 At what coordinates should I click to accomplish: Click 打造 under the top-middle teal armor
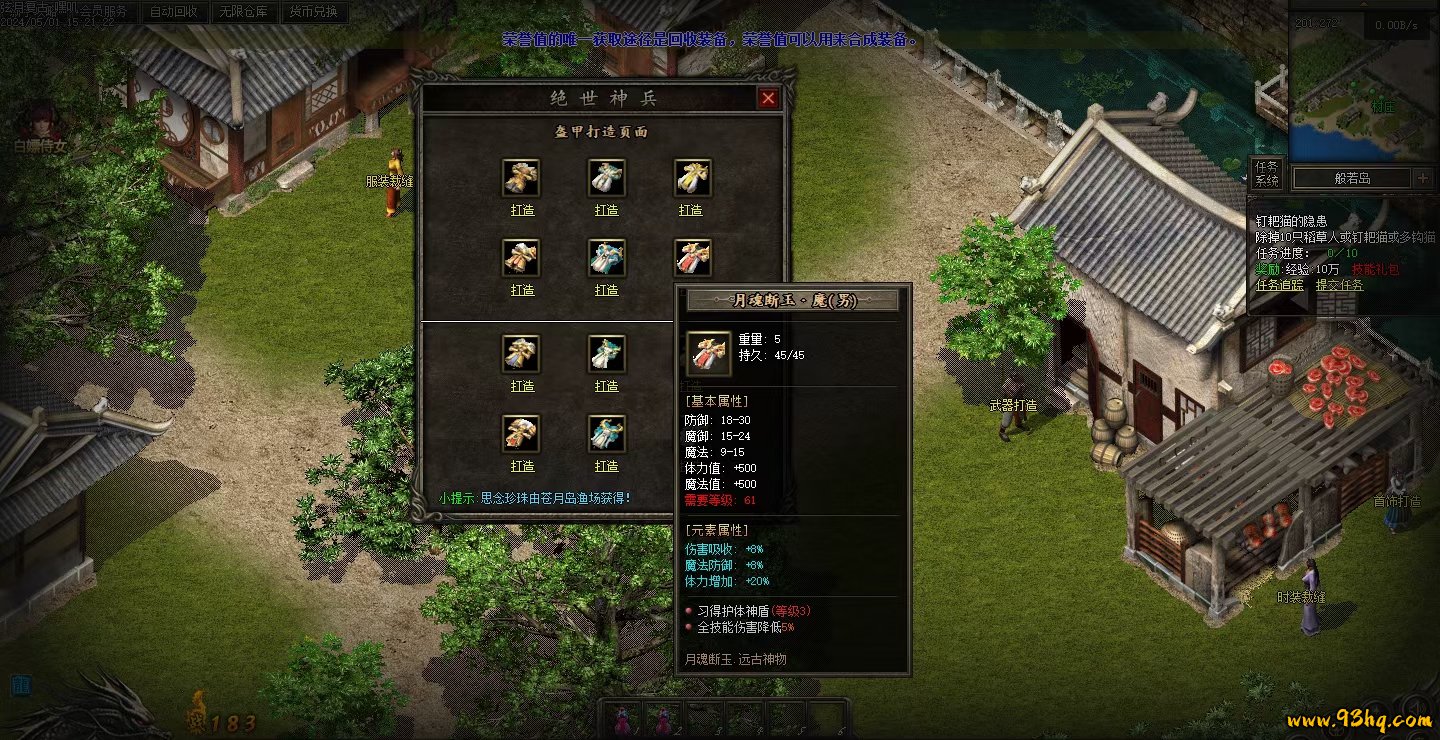click(x=606, y=210)
